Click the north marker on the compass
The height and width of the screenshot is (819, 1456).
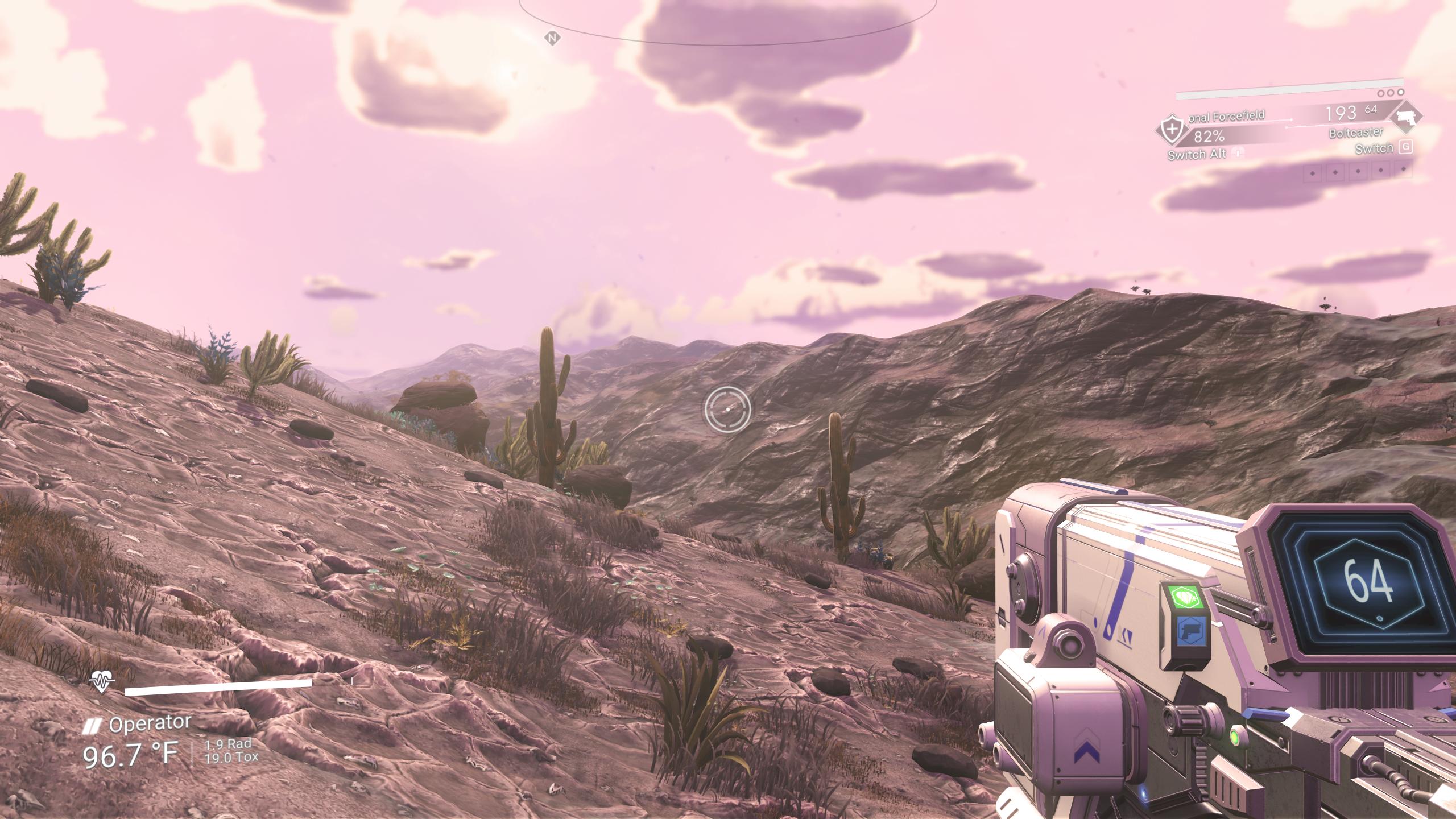click(552, 38)
